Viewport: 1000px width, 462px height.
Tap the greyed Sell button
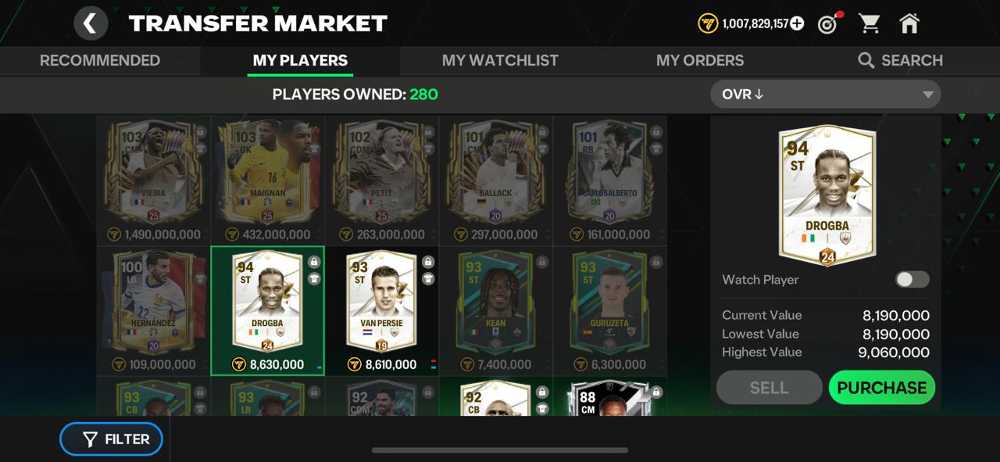[769, 388]
